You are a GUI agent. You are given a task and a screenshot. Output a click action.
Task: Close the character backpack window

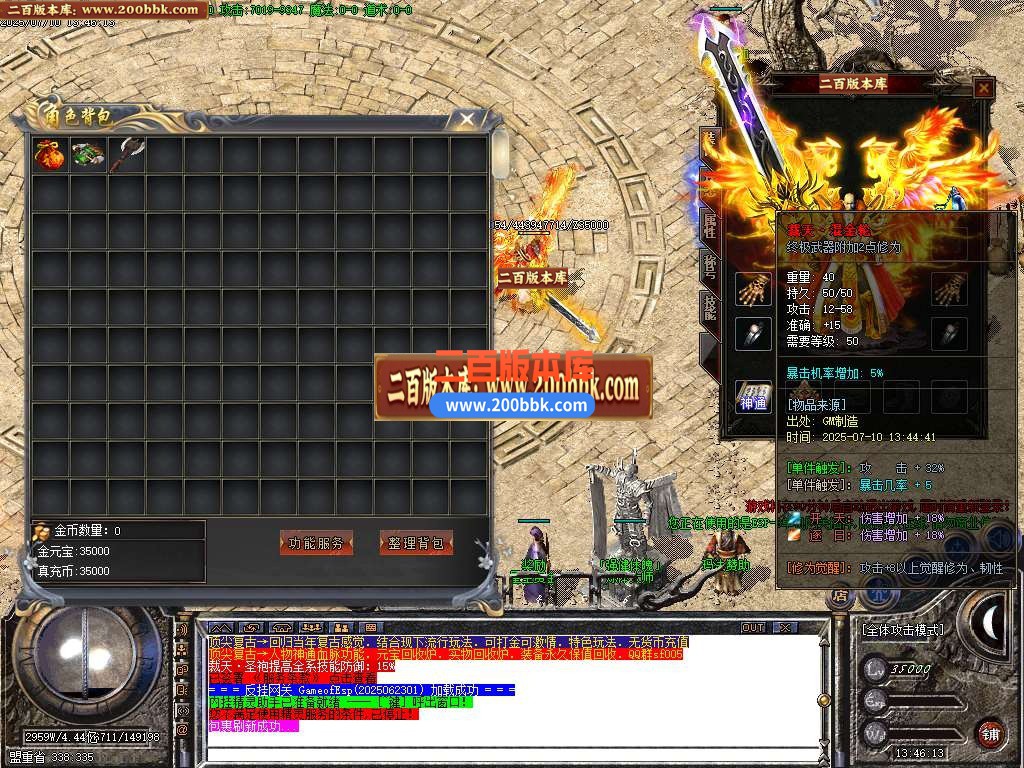click(x=466, y=120)
